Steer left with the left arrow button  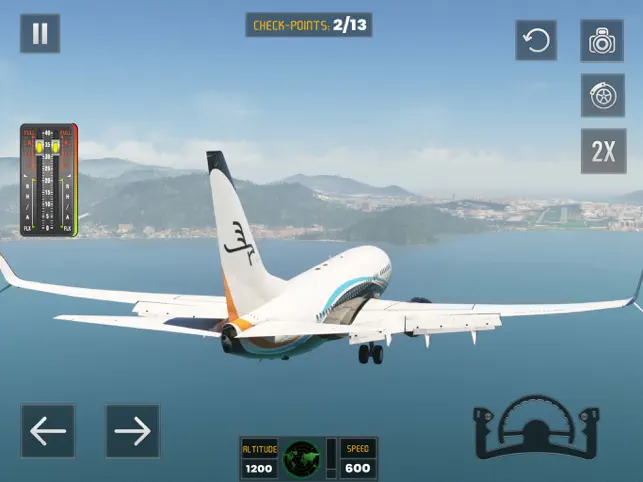[48, 430]
